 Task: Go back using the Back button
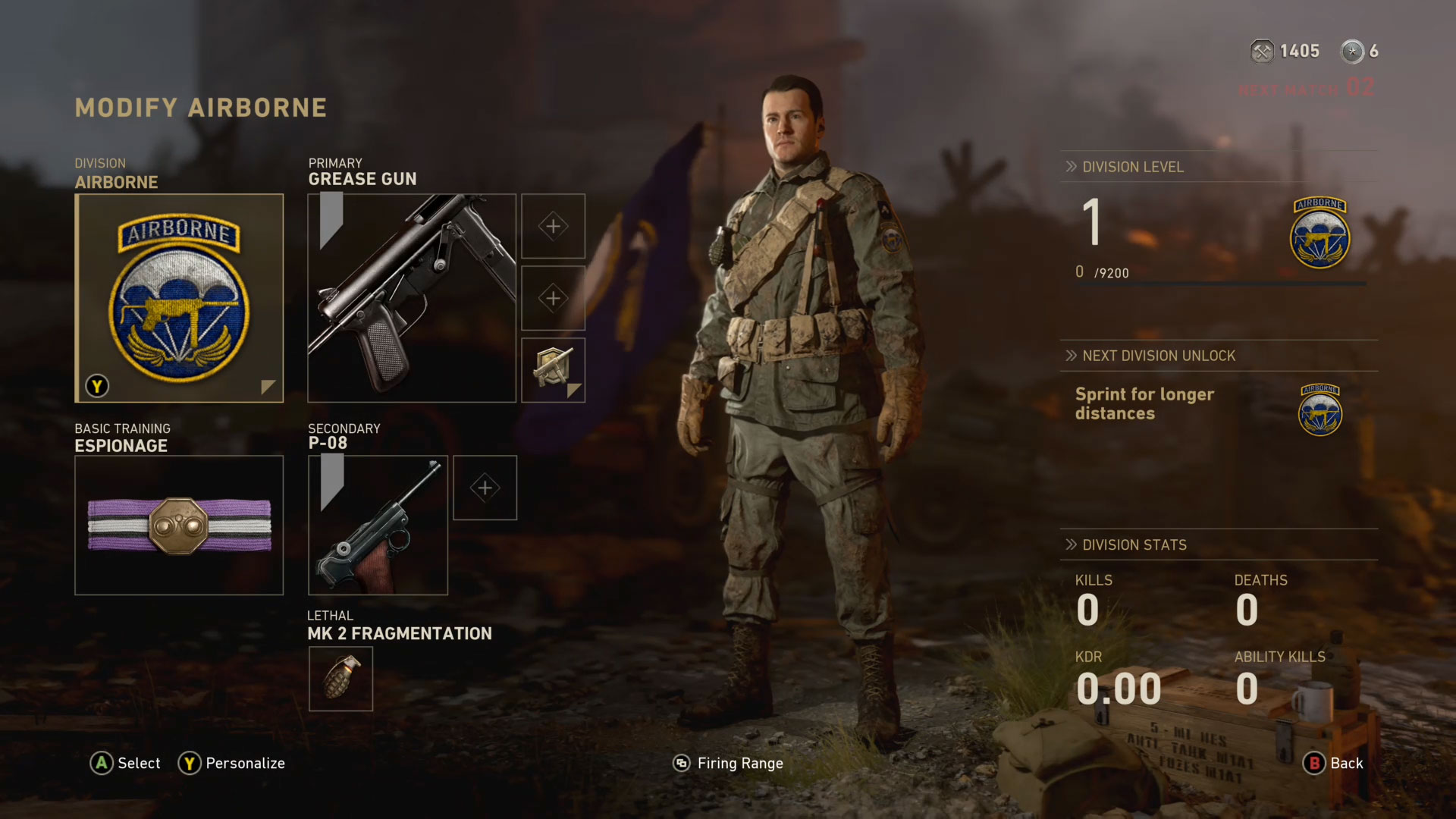pos(1333,764)
